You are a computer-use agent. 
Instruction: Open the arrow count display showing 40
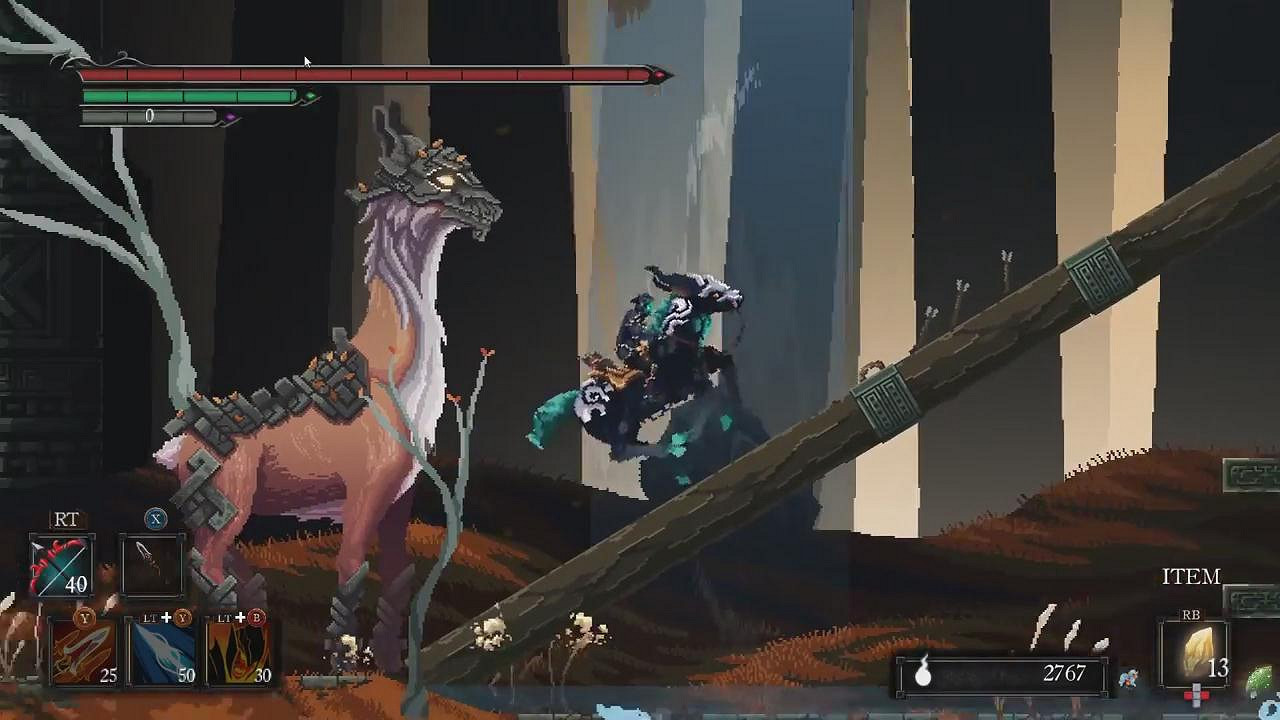76,585
